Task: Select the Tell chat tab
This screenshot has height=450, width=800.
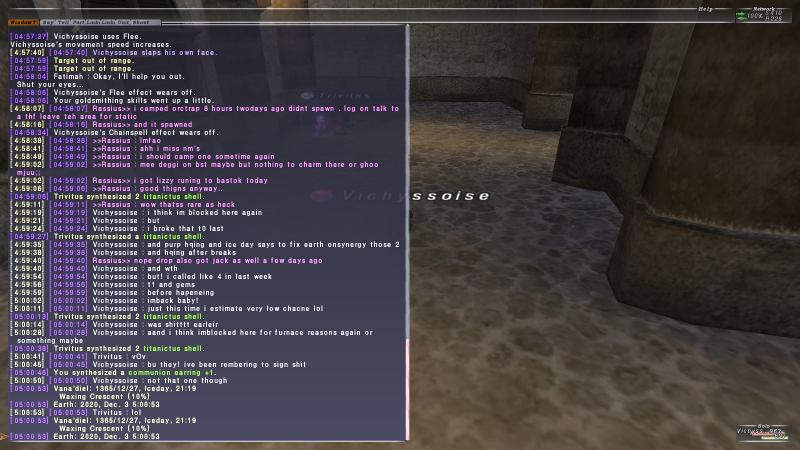Action: point(64,21)
